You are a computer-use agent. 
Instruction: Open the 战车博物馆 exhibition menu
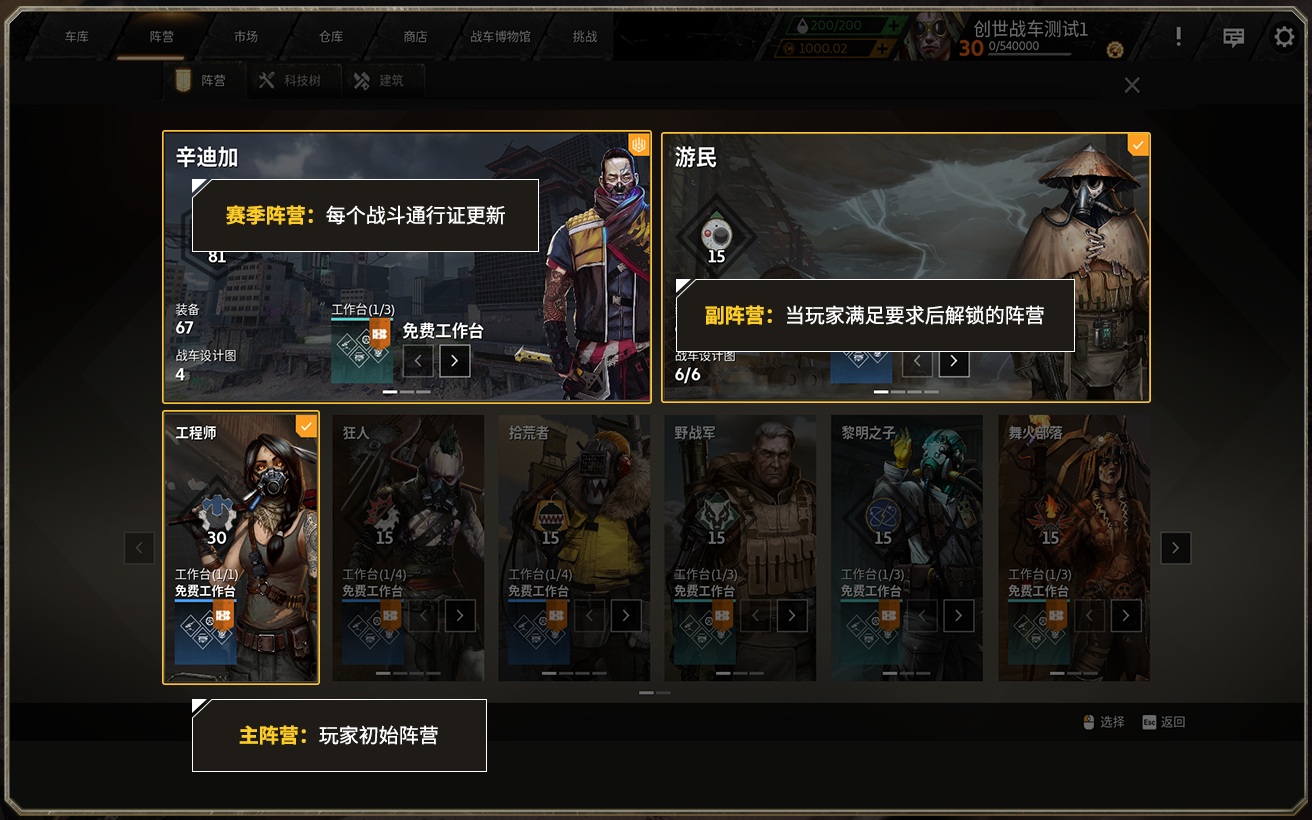500,37
